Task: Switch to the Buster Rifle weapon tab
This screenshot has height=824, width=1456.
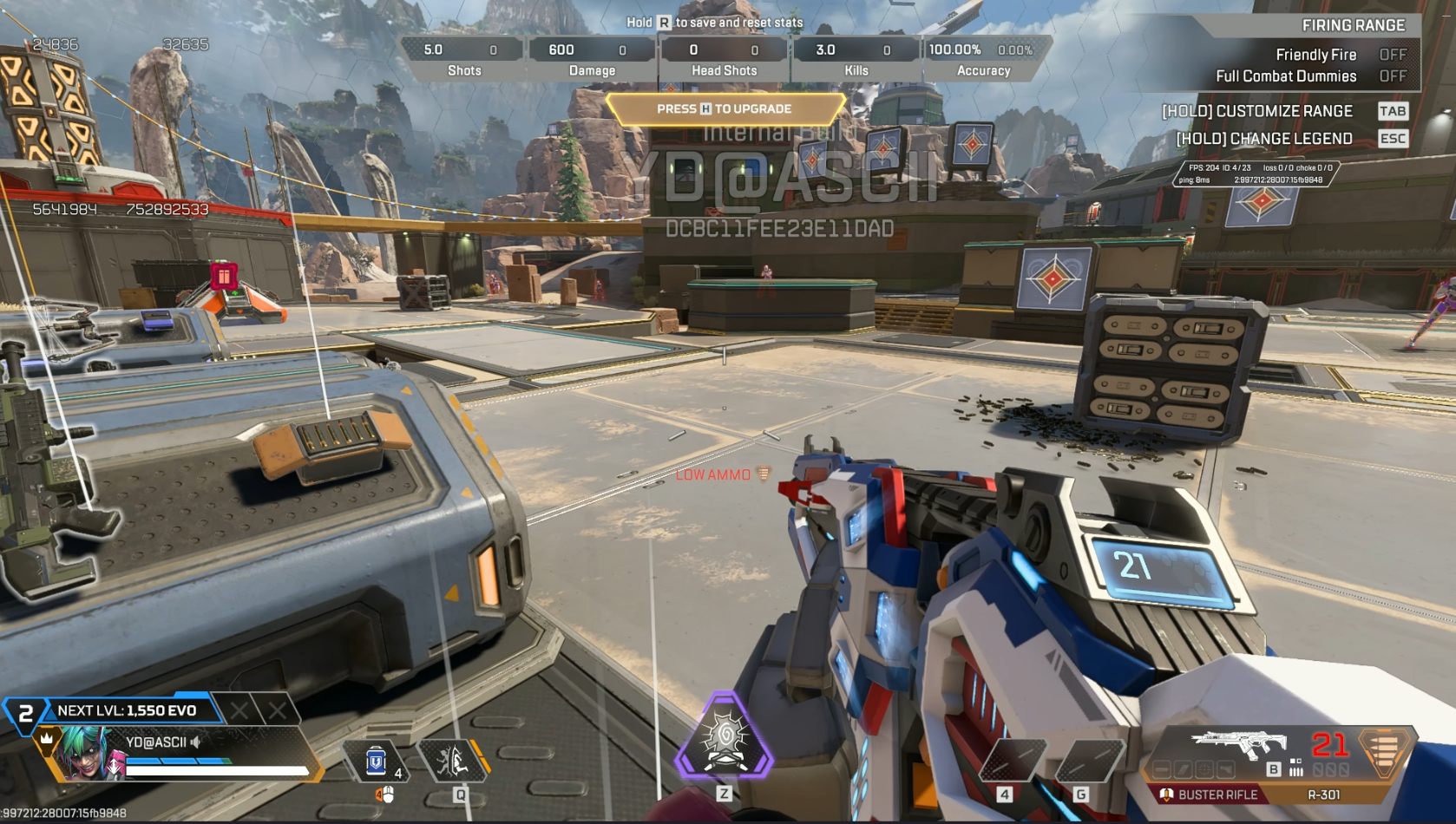Action: point(1211,795)
